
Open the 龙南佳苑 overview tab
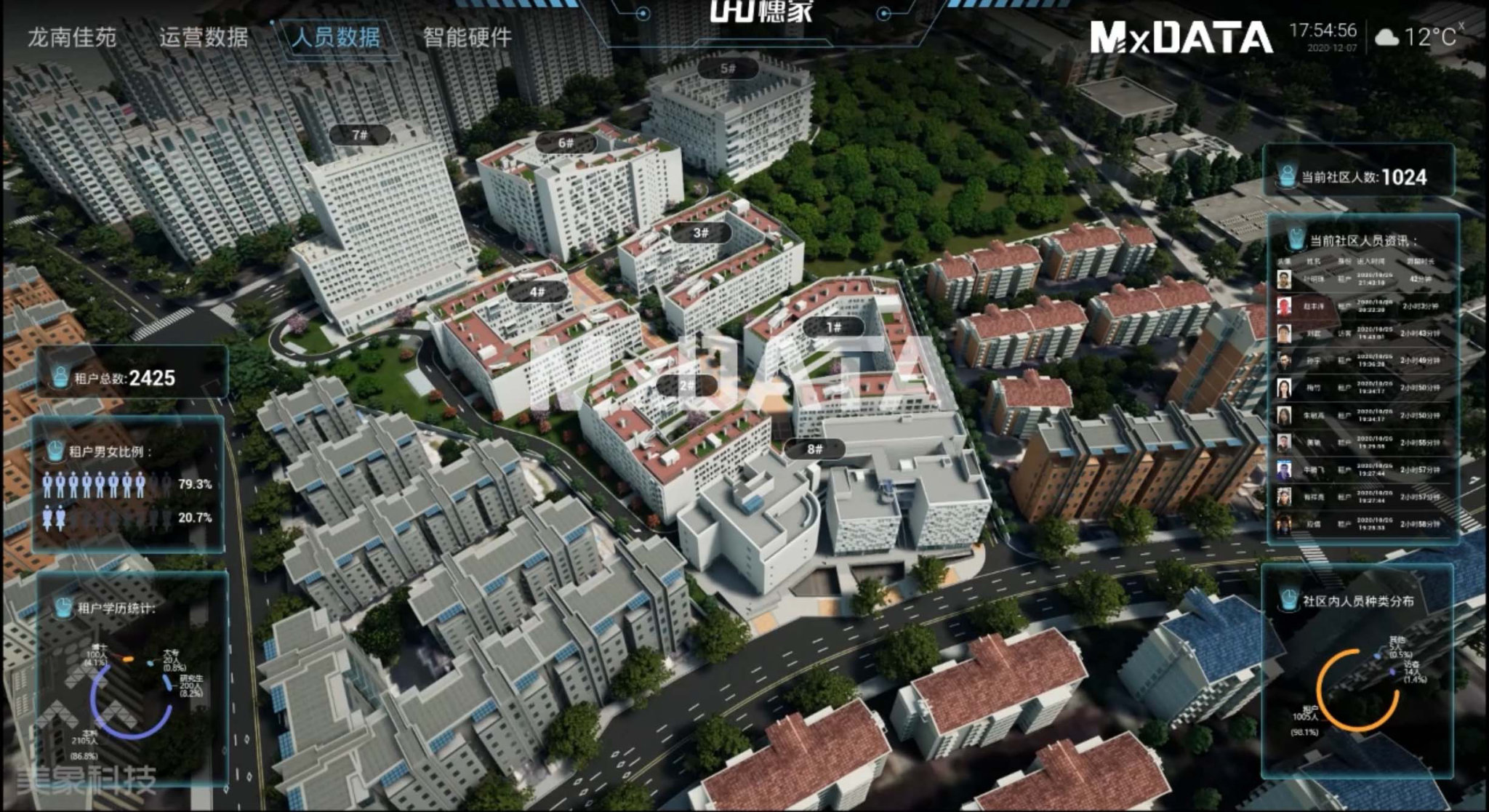pos(72,37)
